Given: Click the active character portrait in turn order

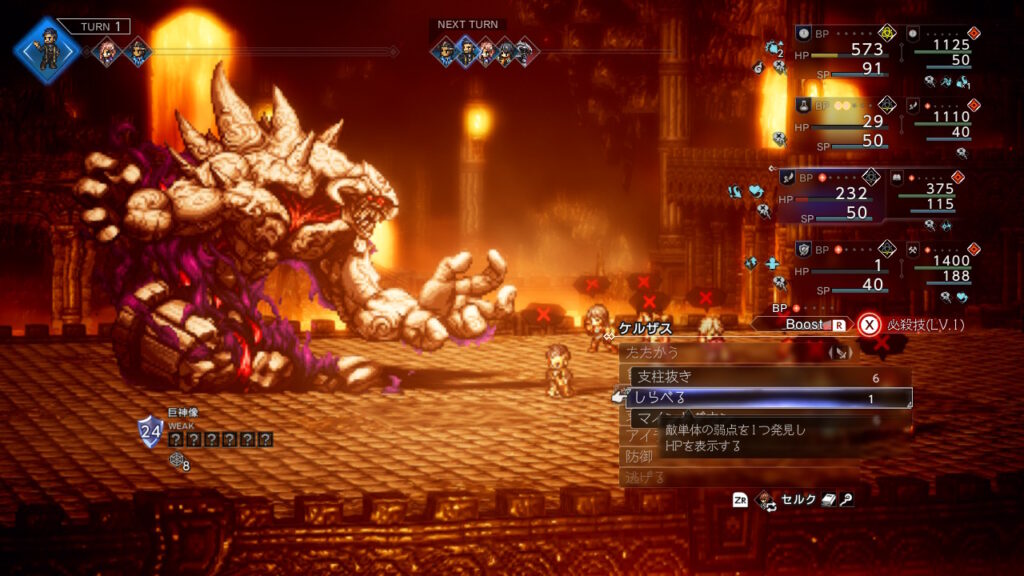Looking at the screenshot, I should 47,48.
